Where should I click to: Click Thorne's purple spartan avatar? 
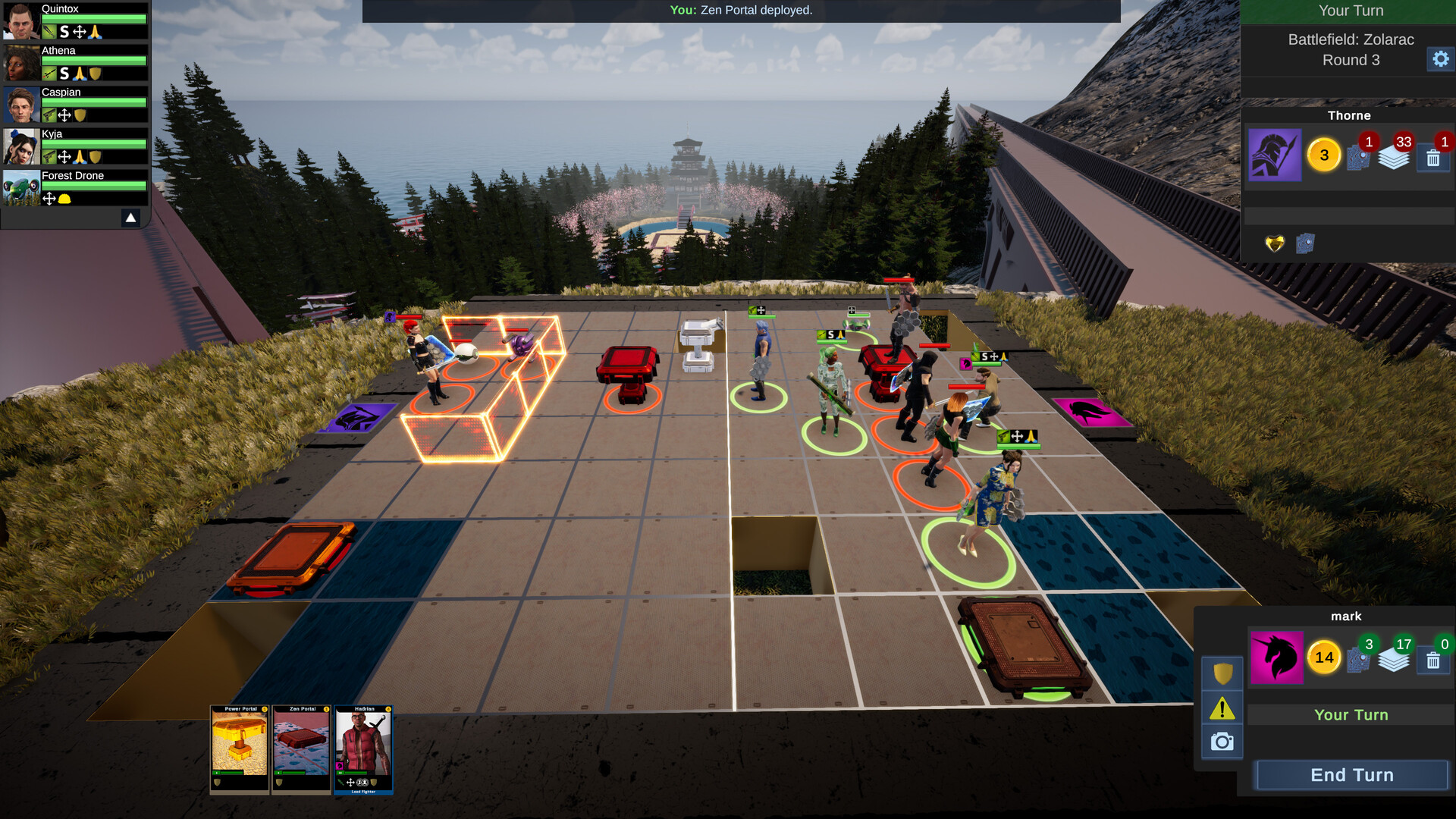[1275, 155]
